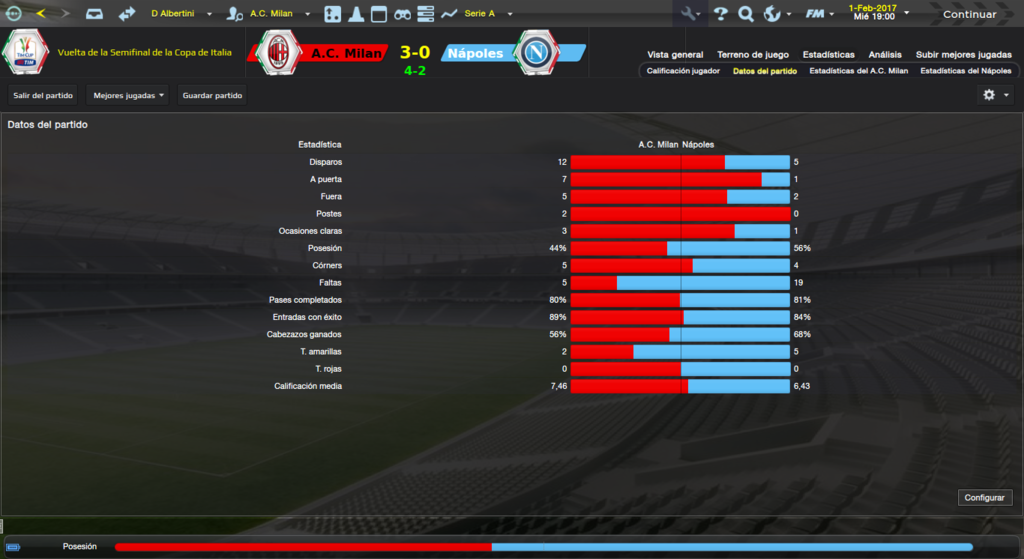Click the magnifying glass search icon
Viewport: 1024px width, 559px height.
[745, 14]
